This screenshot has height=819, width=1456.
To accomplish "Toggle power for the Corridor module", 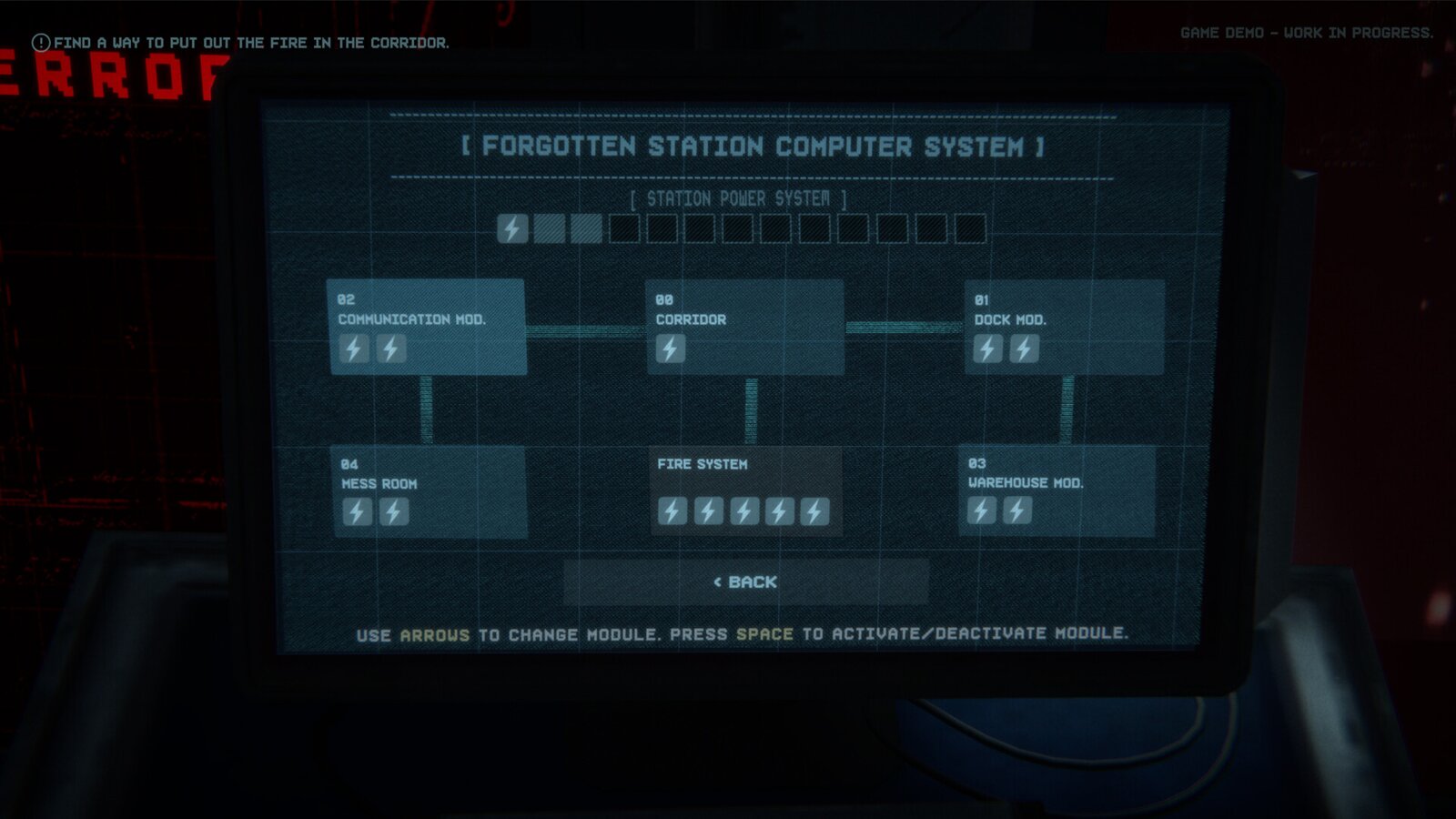I will (746, 328).
